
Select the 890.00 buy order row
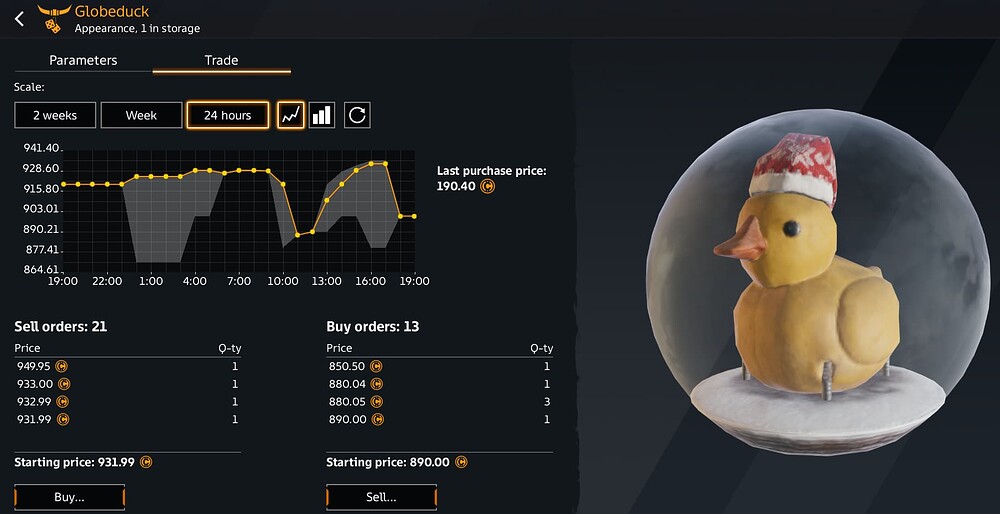pyautogui.click(x=439, y=419)
